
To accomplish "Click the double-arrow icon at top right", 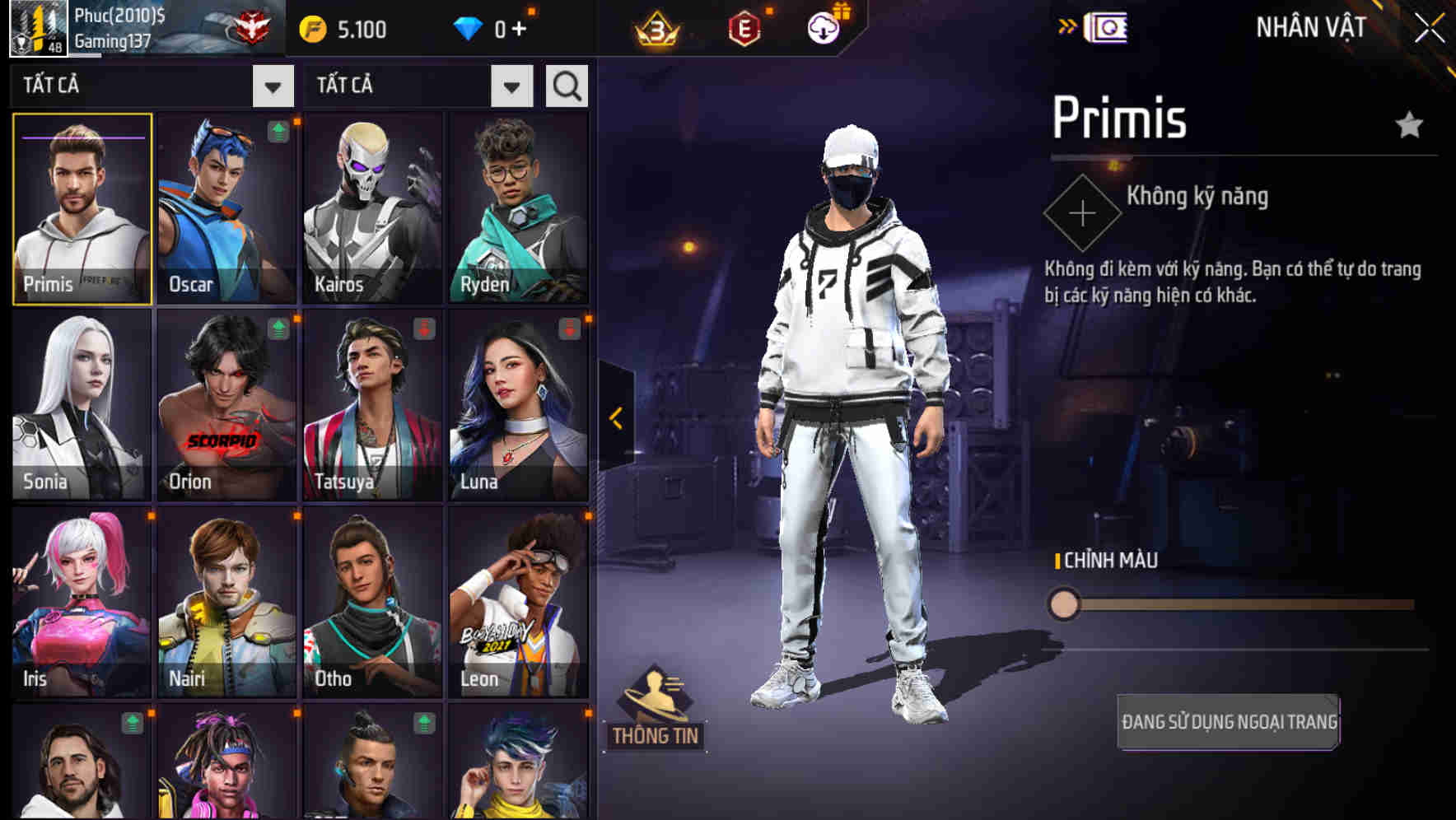I will click(x=1069, y=26).
